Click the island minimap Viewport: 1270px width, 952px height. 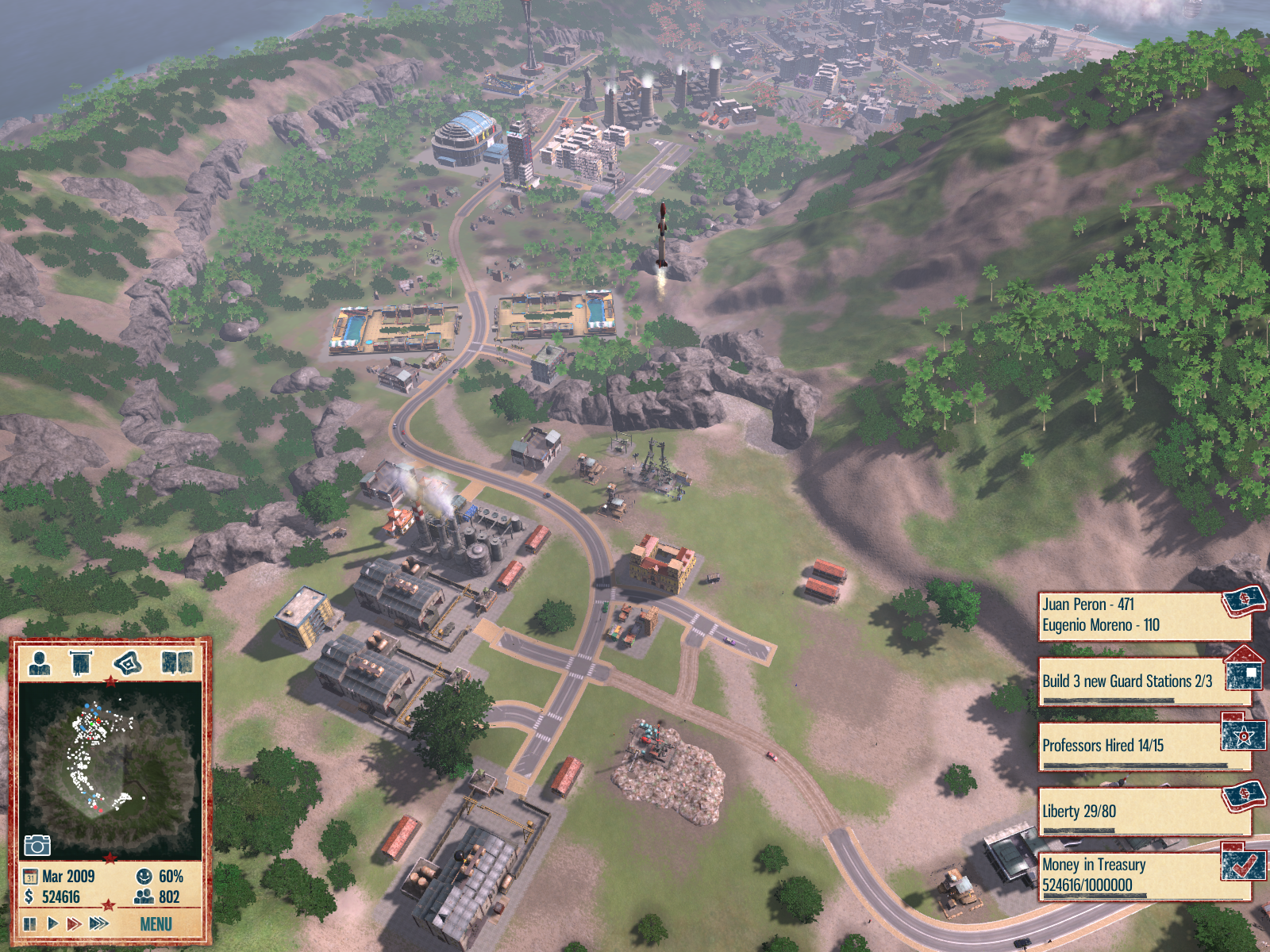tap(110, 766)
